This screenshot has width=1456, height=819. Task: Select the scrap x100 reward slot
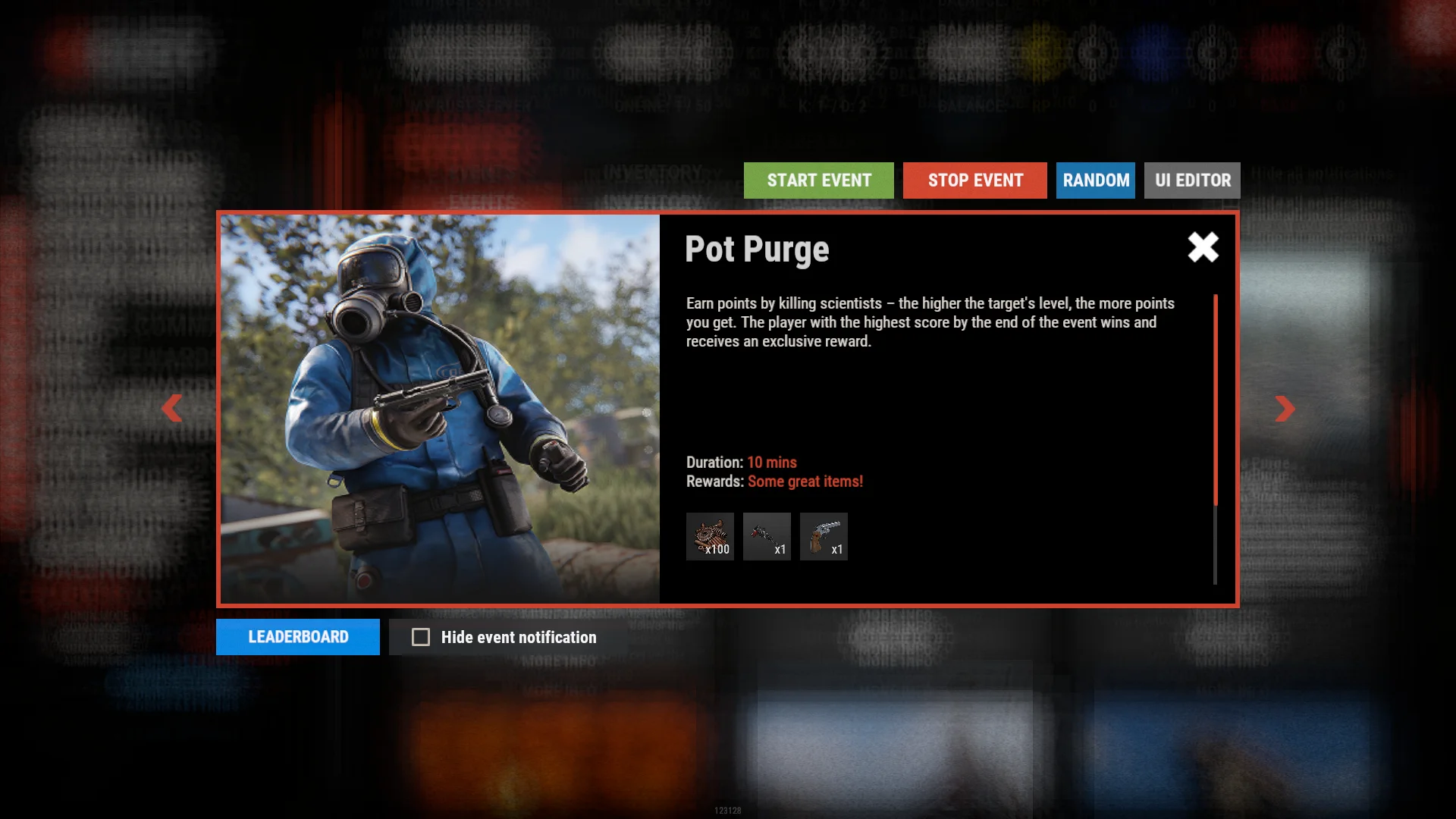[710, 537]
